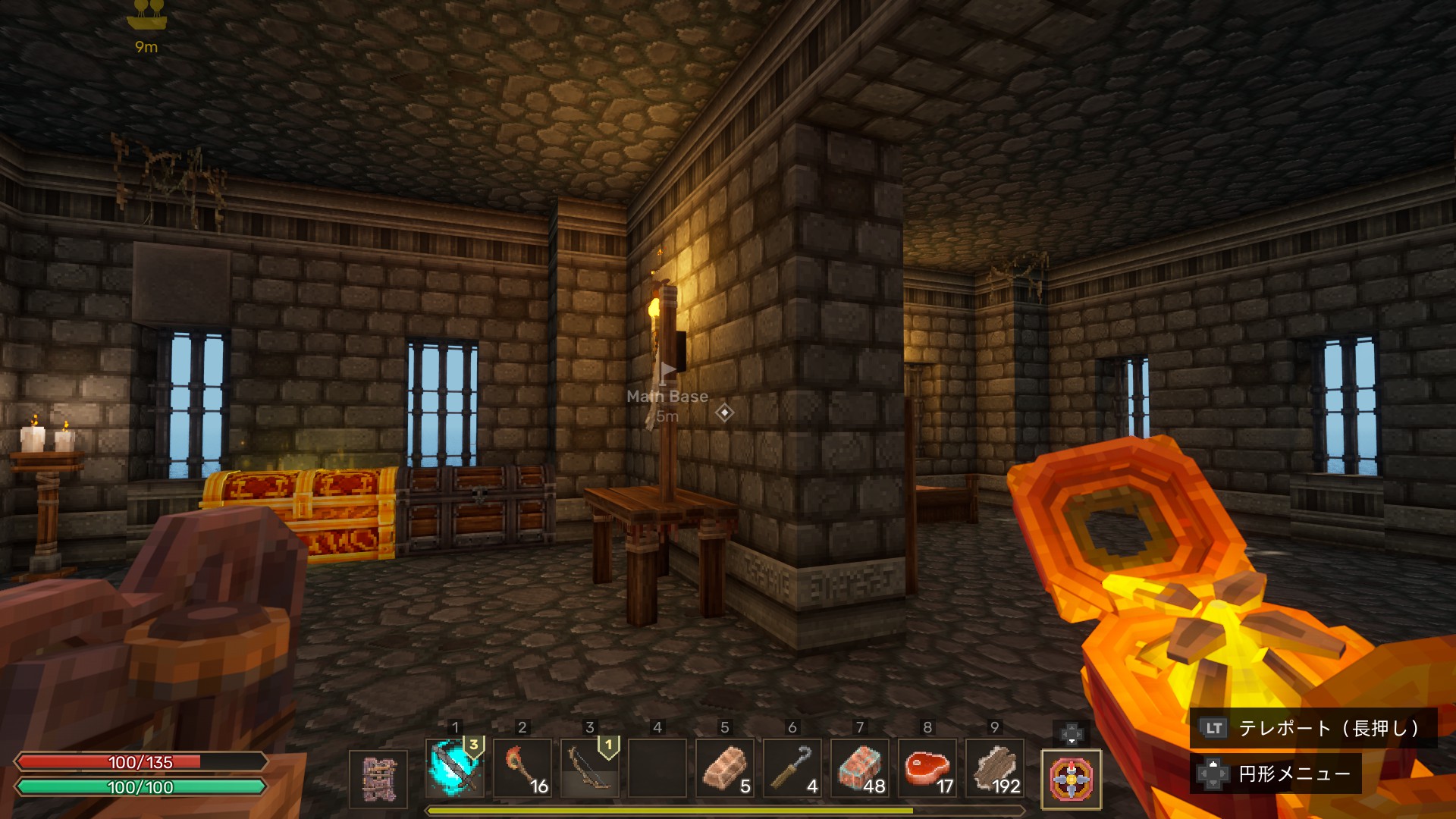Select the copper brick block stack
Viewport: 1456px width, 819px height.
point(860,768)
